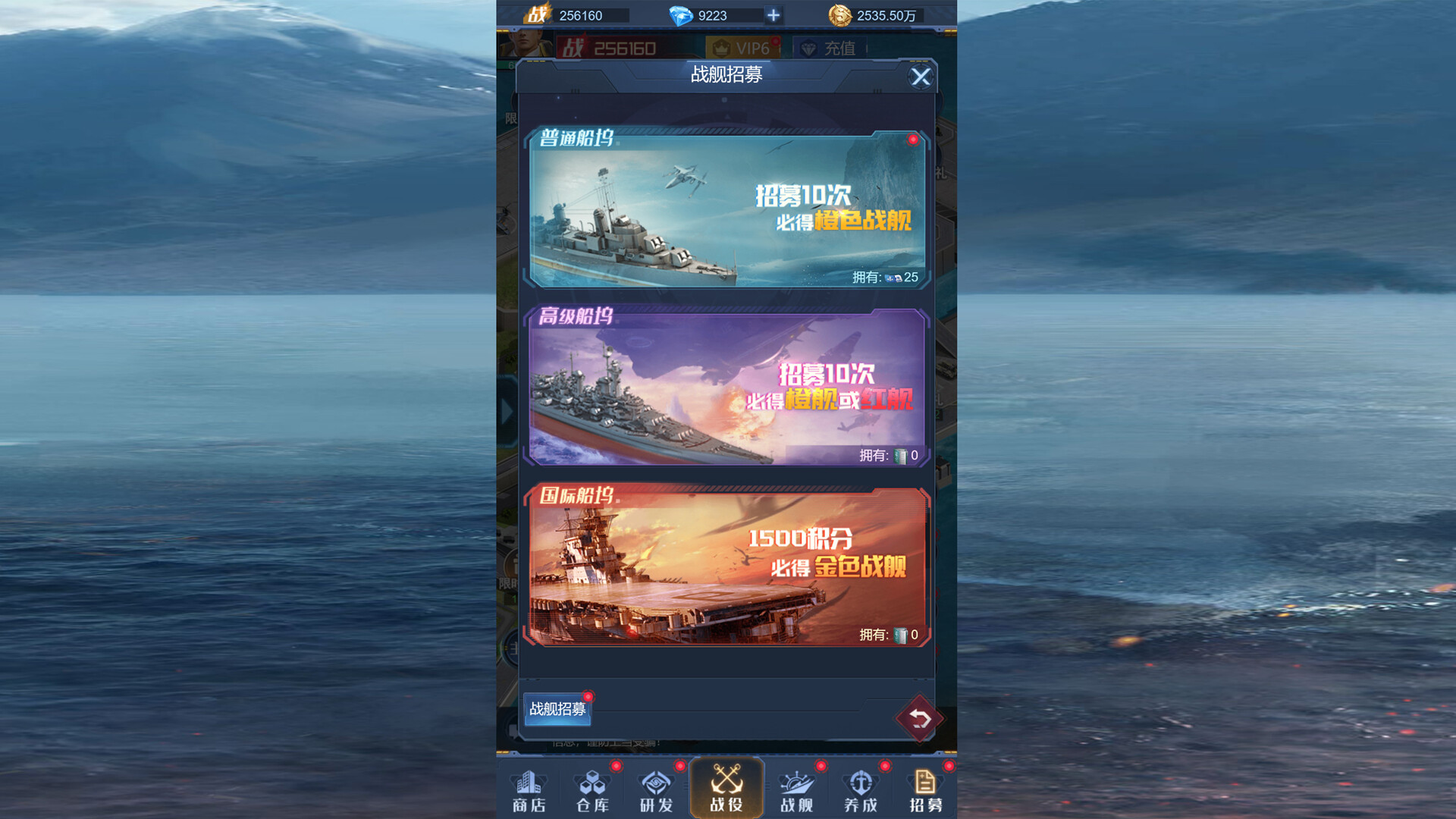Open the 战舰 warship panel
The height and width of the screenshot is (819, 1456).
pyautogui.click(x=795, y=789)
